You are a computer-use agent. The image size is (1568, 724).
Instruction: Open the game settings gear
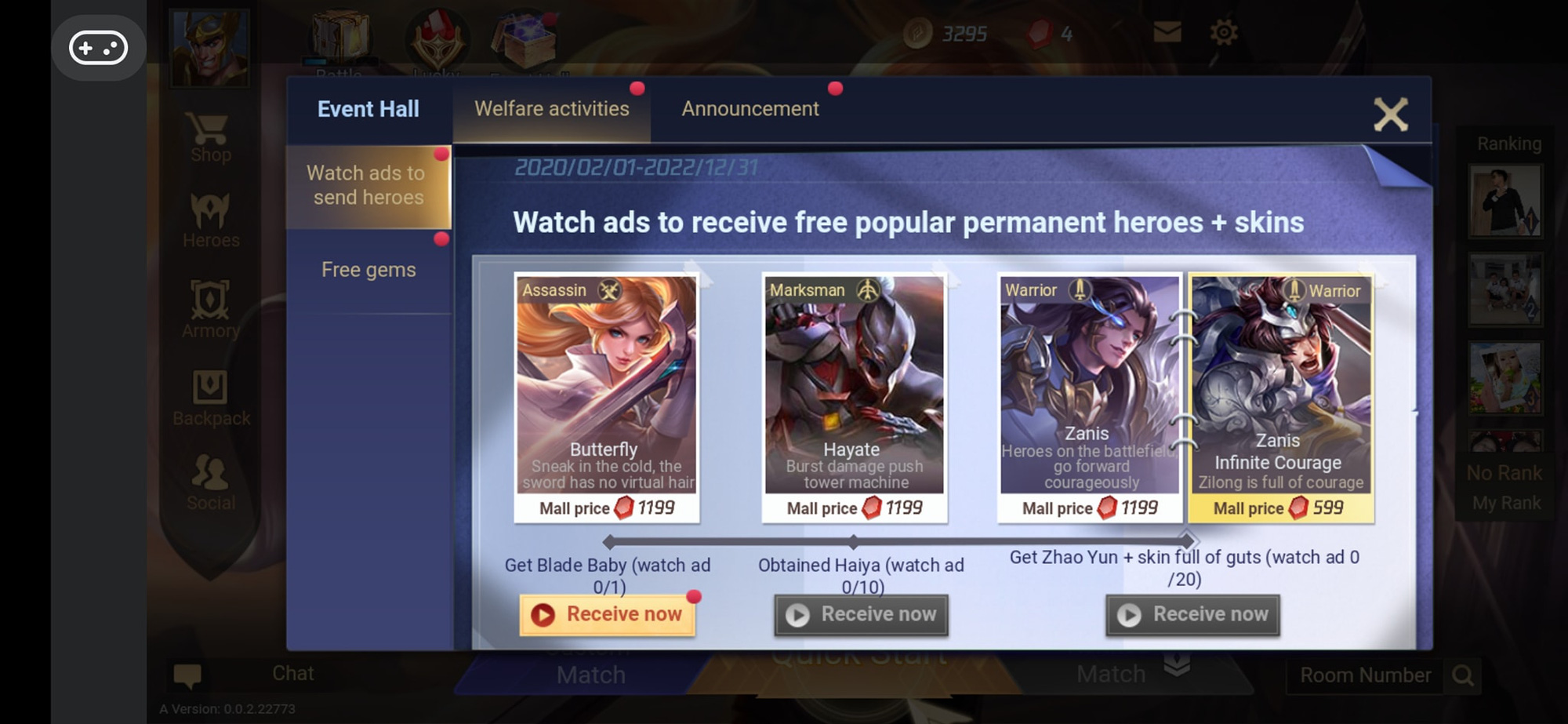(x=1225, y=31)
